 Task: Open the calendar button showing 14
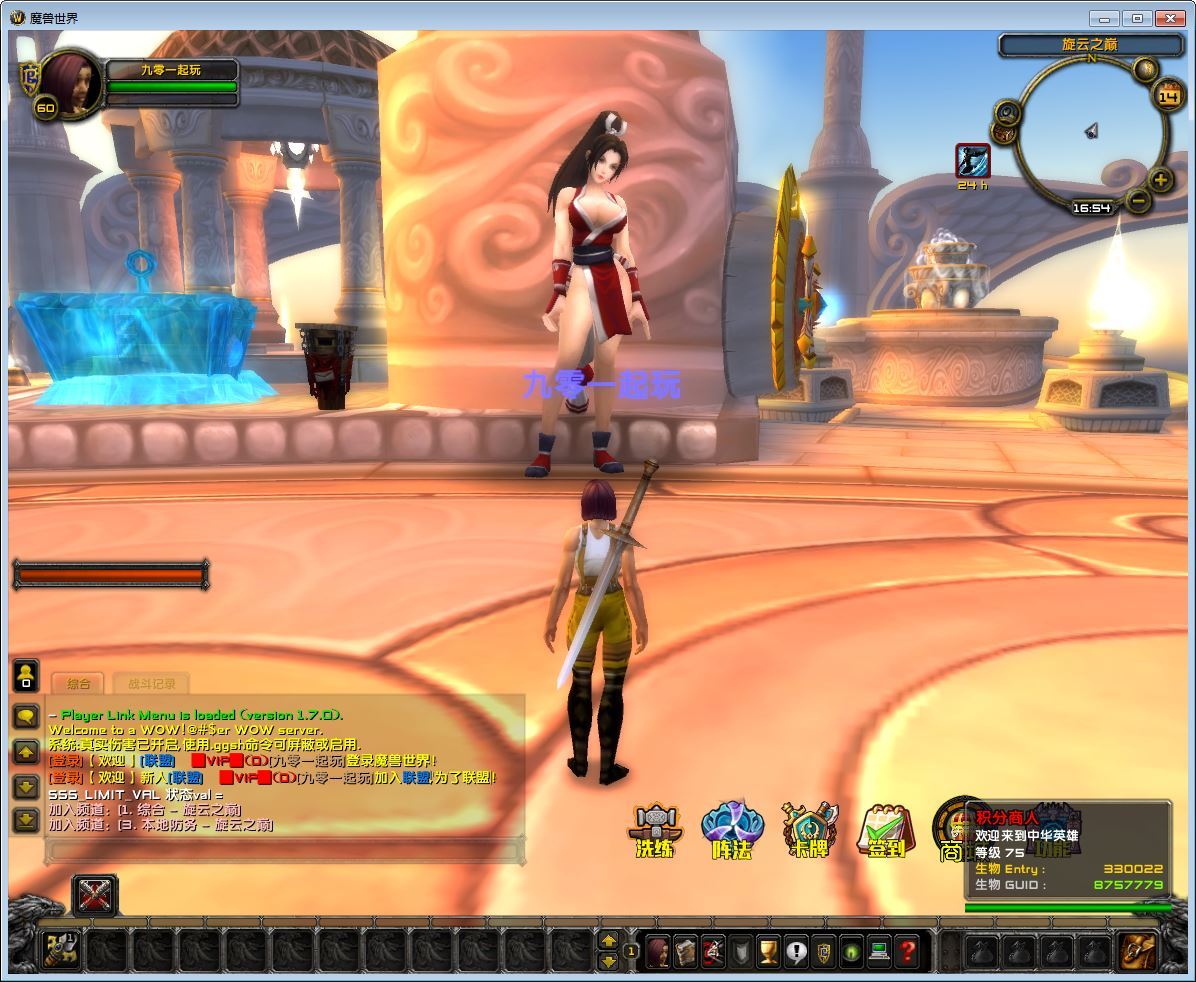[x=1168, y=96]
